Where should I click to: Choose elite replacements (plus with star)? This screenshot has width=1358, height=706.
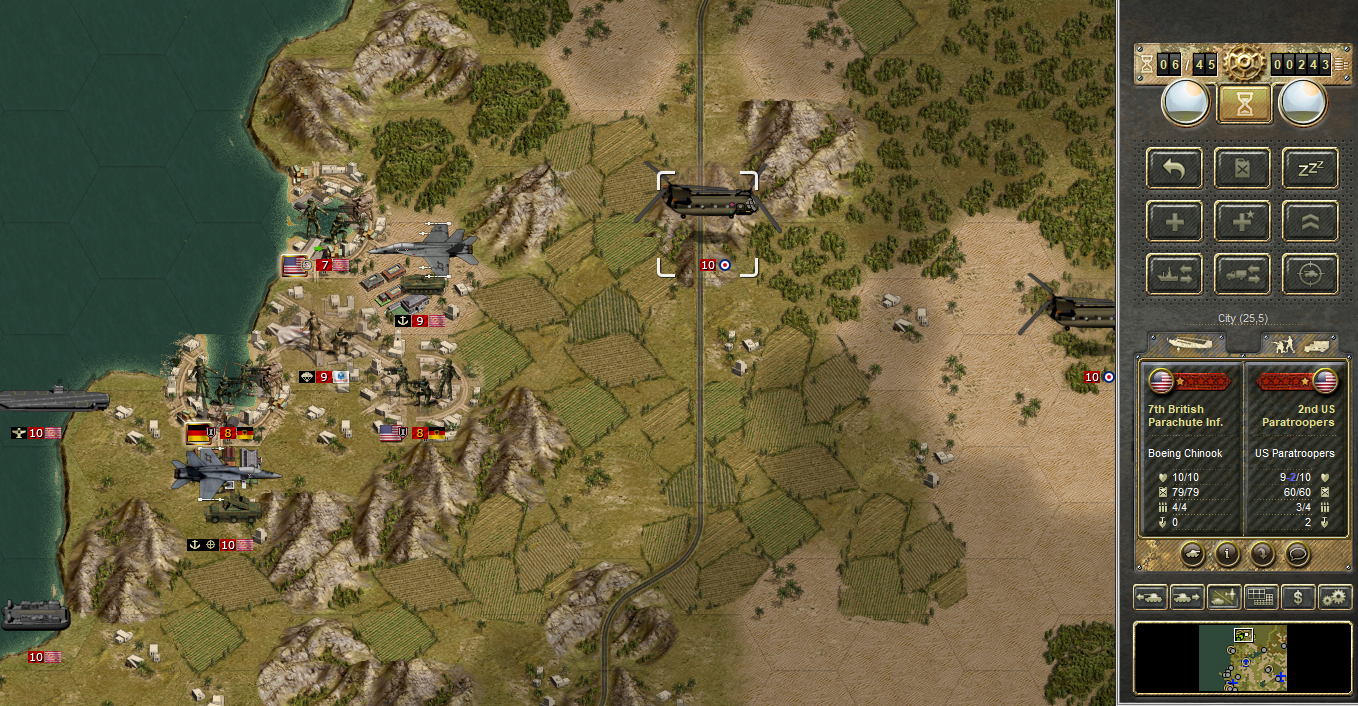(1242, 221)
